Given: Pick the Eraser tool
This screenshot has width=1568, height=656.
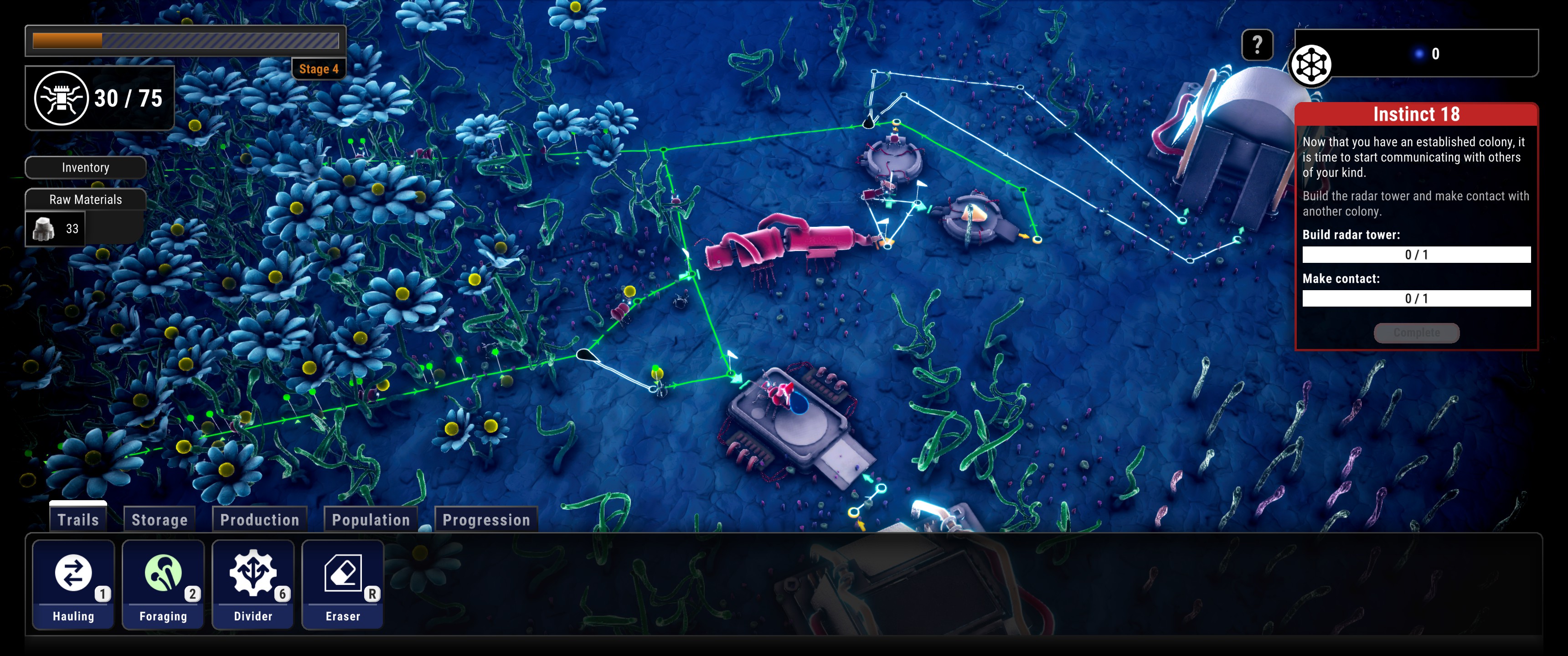Looking at the screenshot, I should click(x=343, y=584).
